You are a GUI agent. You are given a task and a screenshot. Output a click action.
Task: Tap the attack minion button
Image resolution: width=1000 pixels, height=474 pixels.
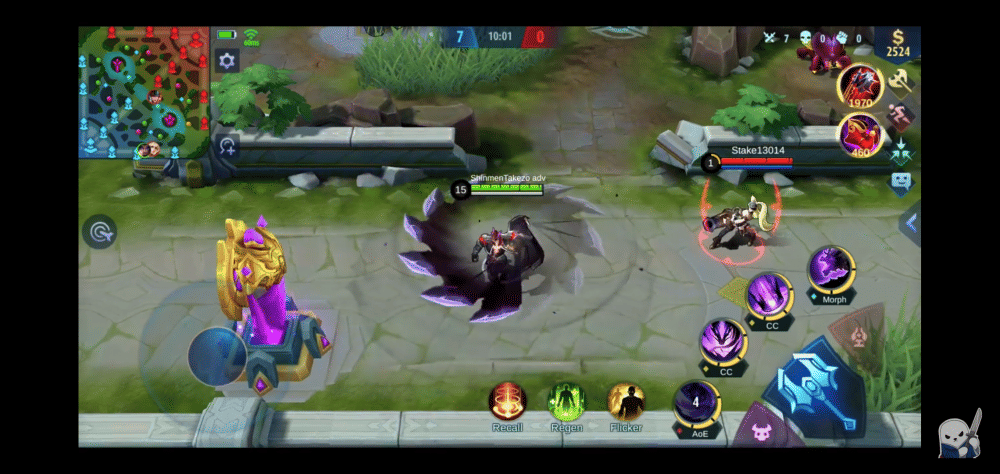coord(758,432)
